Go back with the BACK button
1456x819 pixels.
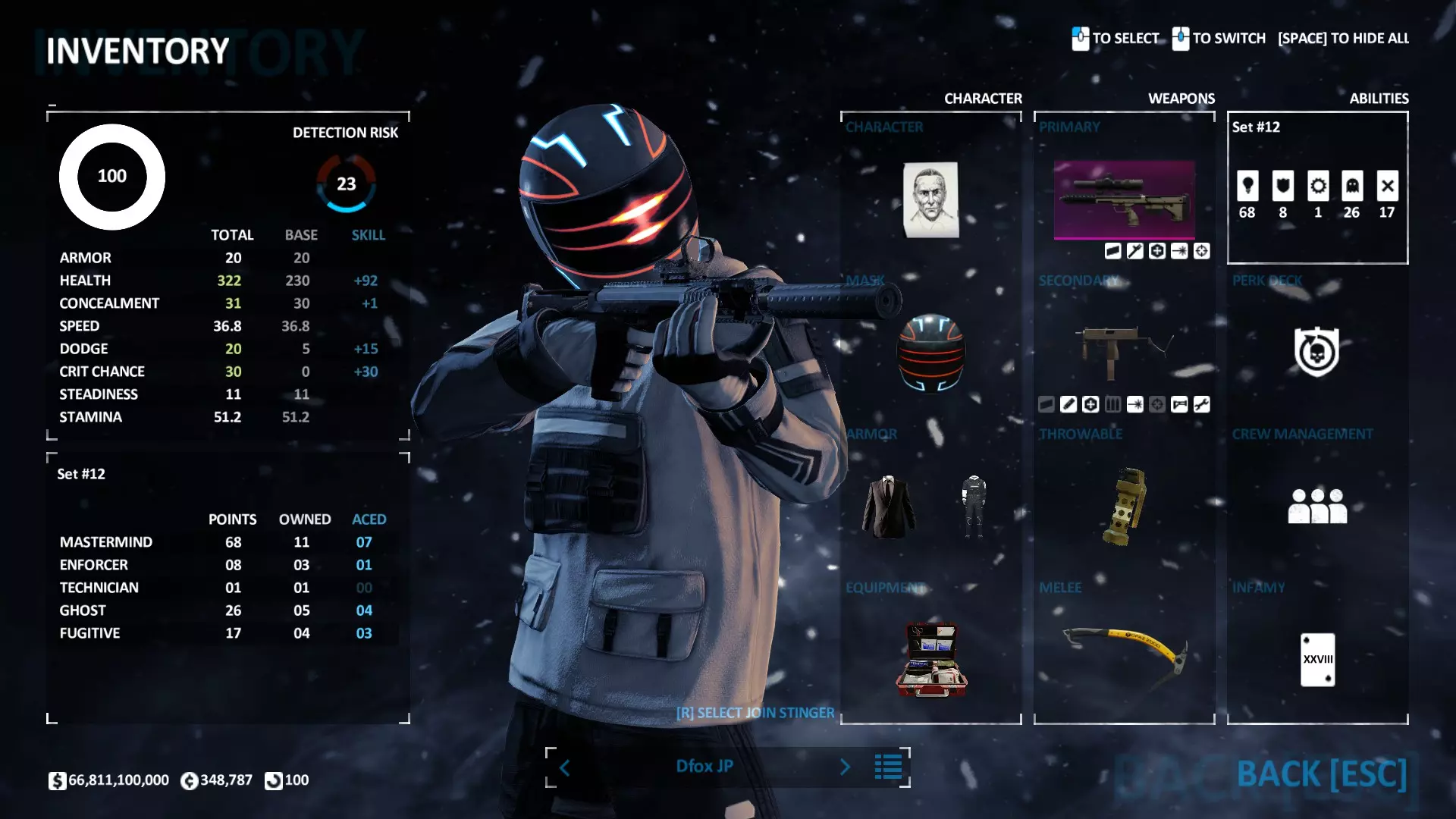pos(1321,774)
